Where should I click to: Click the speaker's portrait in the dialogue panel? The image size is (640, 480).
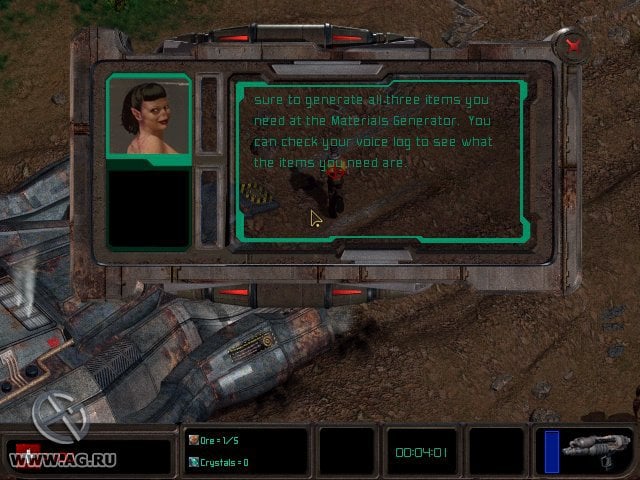(148, 117)
